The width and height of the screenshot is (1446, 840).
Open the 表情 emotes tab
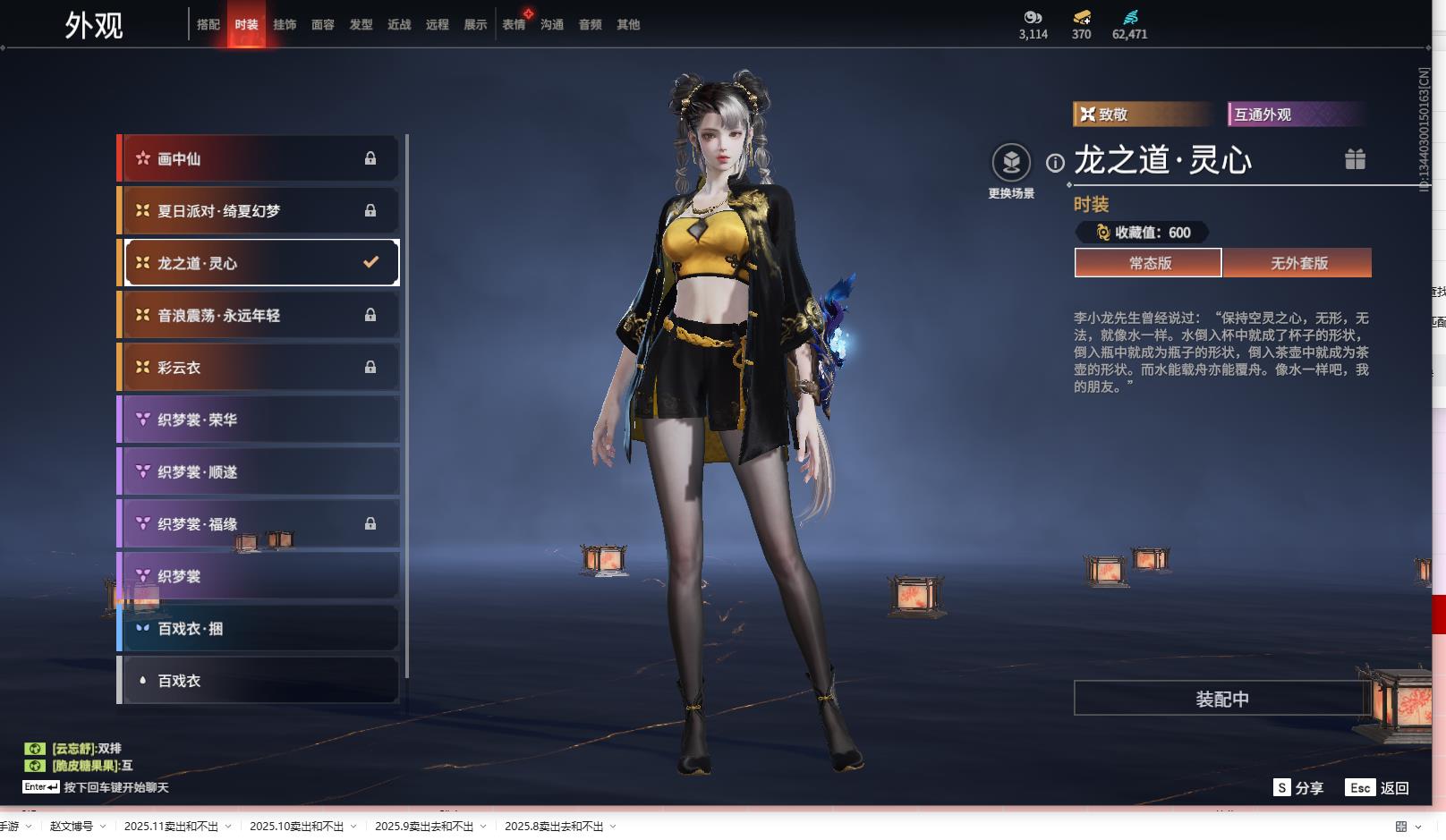point(514,25)
